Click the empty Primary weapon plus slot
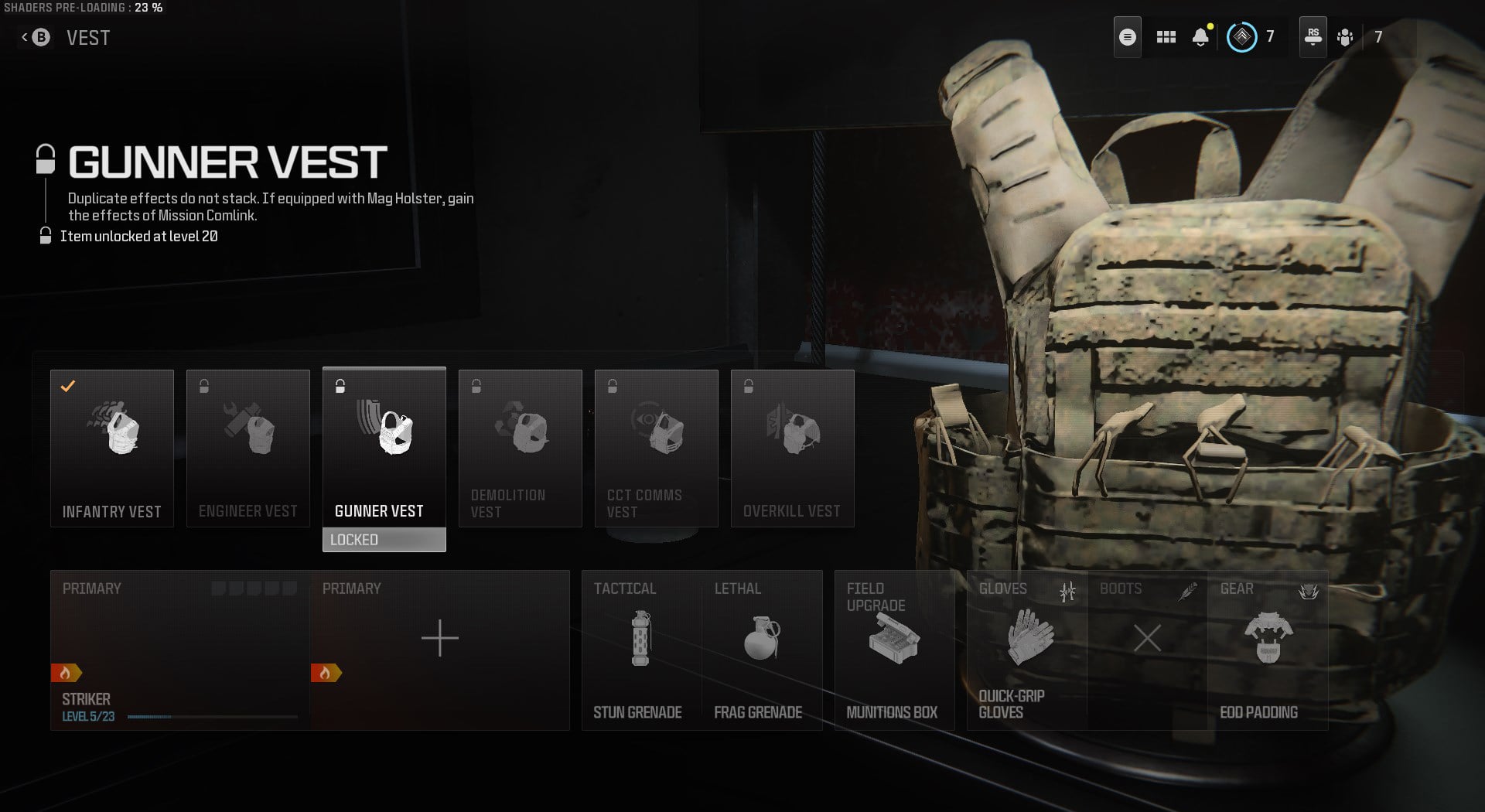Screen dimensions: 1485x812 [439, 639]
